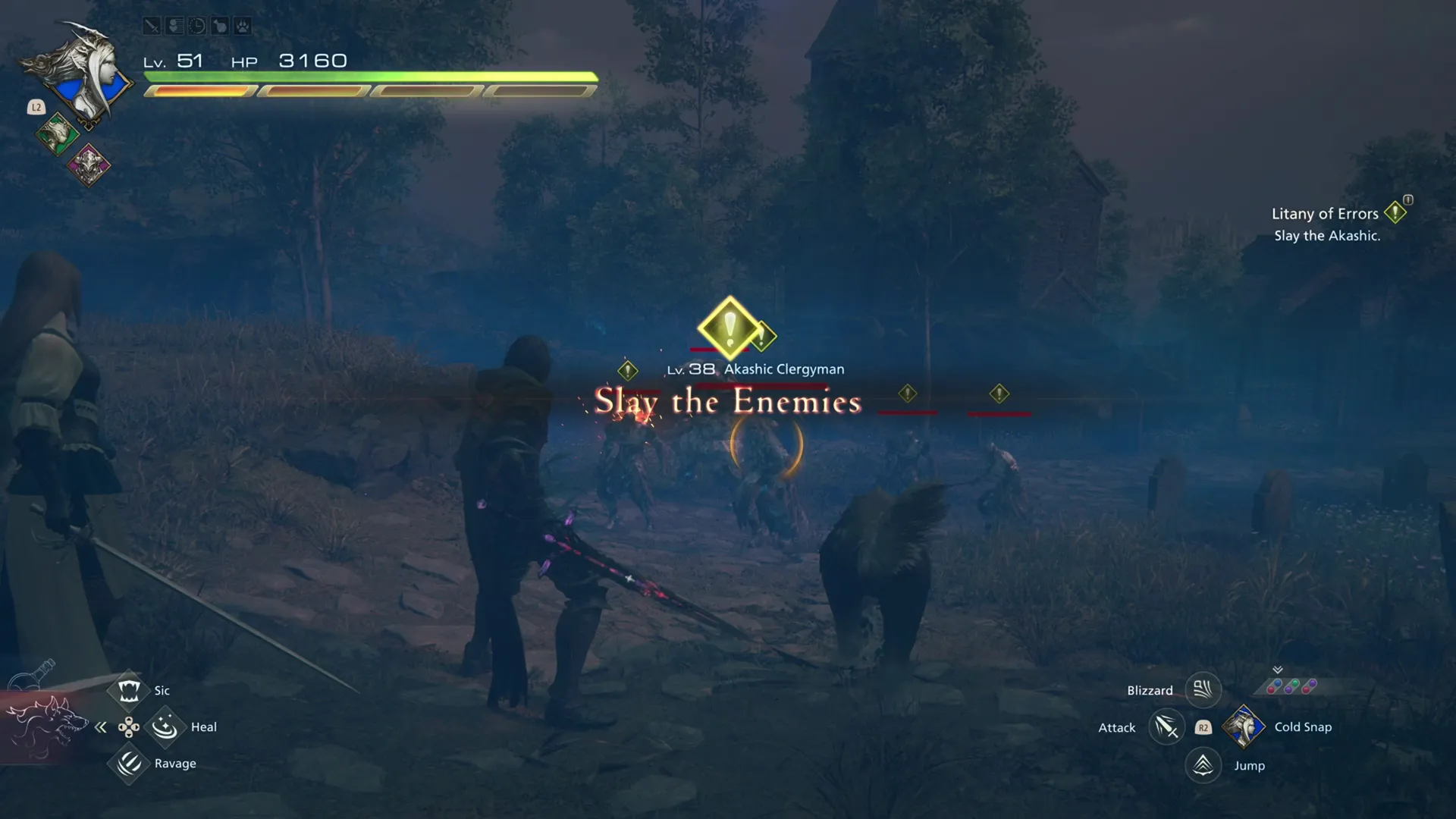1456x819 pixels.
Task: Expand the ability set double chevron
Action: coord(1278,668)
